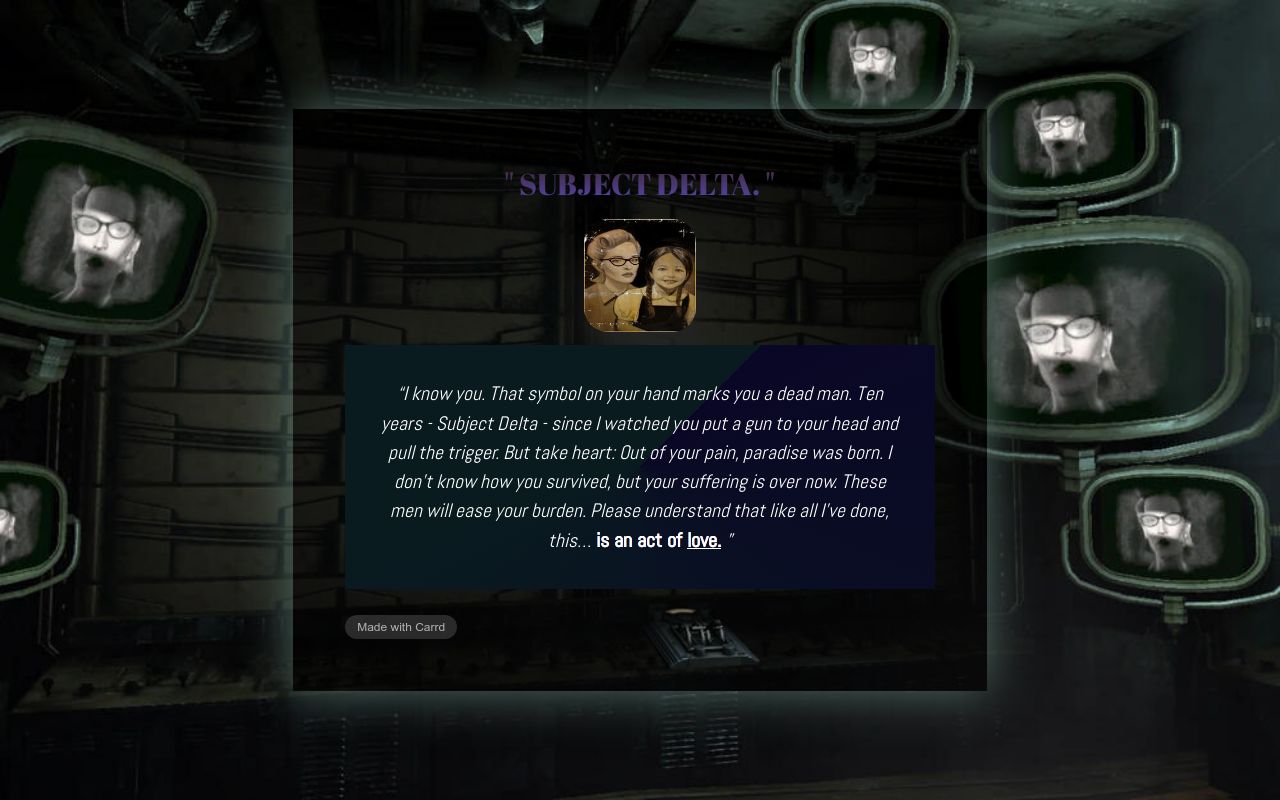This screenshot has width=1280, height=800.
Task: Select the phrase Subject Delta inside the quote
Action: tap(487, 423)
